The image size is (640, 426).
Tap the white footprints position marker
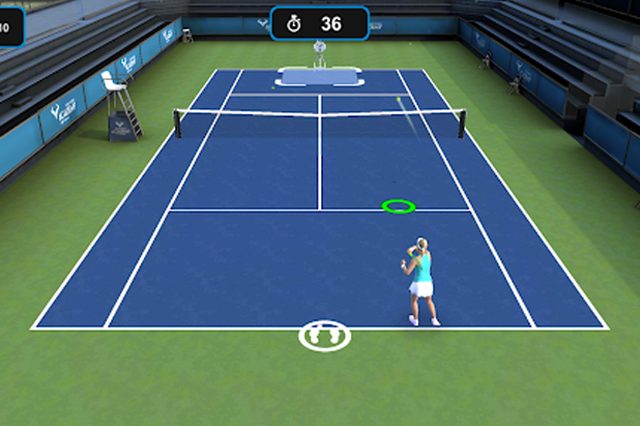(x=325, y=335)
